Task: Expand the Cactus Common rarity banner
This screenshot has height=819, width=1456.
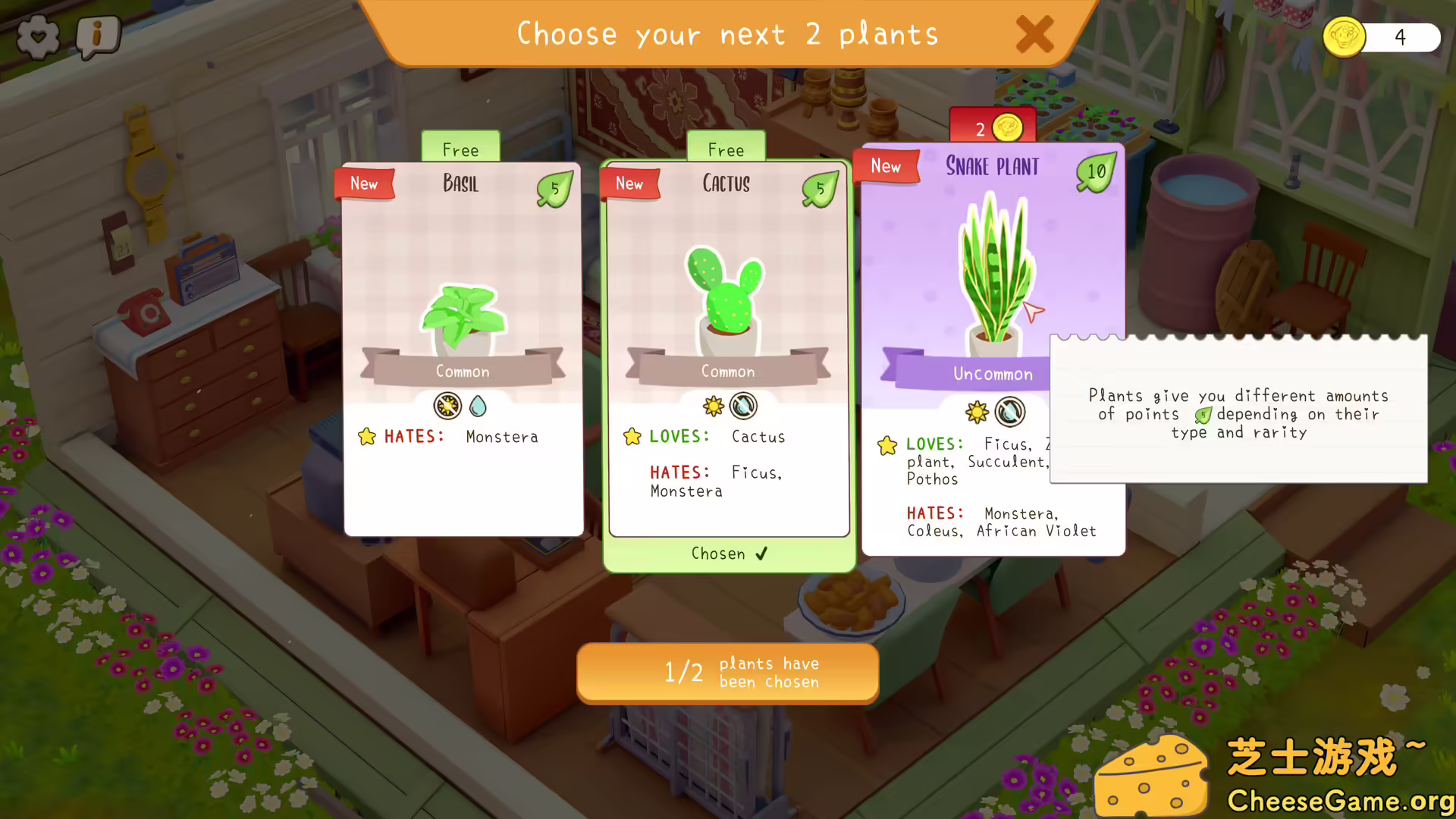Action: click(x=727, y=371)
